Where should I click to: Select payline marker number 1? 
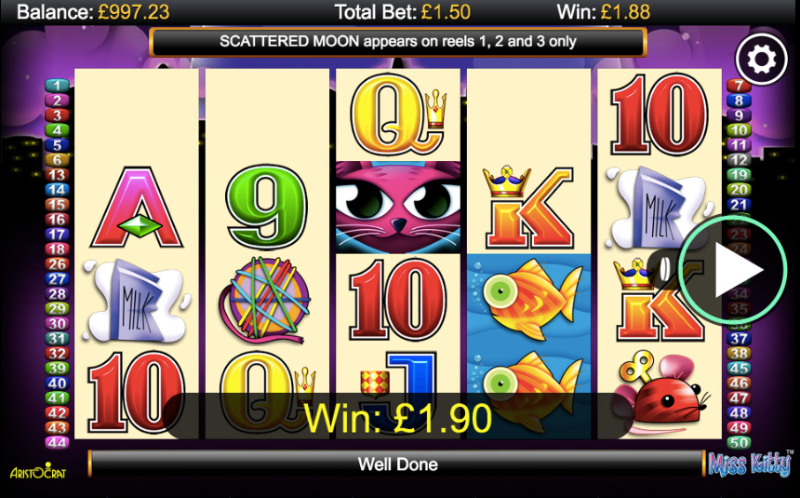point(58,85)
